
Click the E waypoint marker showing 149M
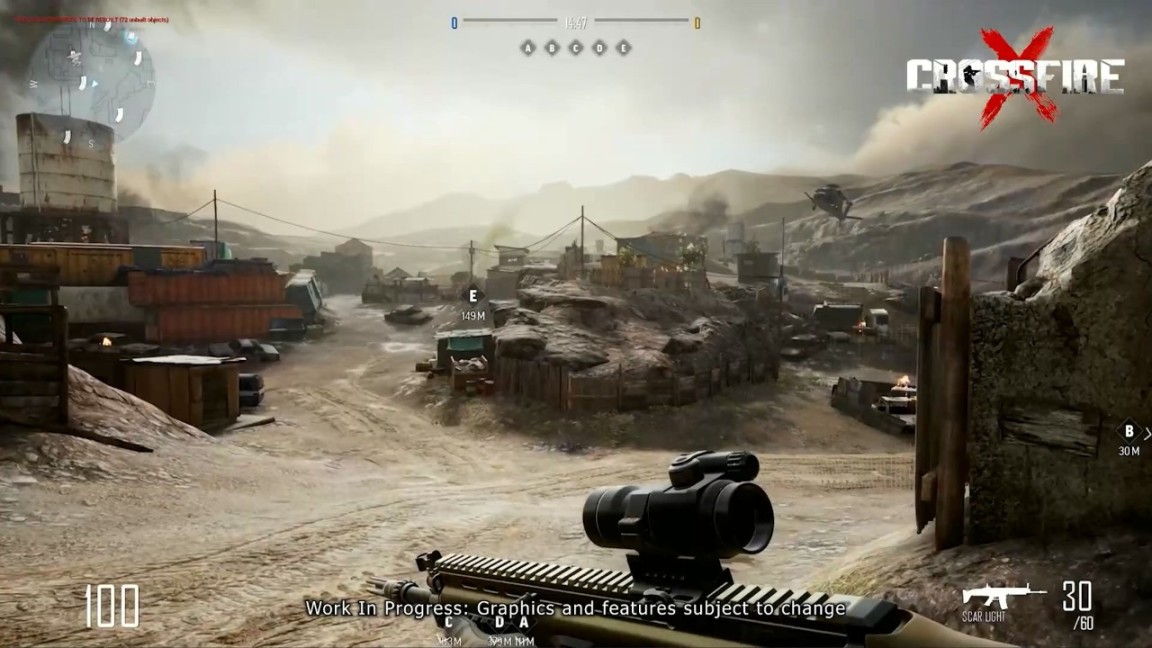(x=473, y=296)
